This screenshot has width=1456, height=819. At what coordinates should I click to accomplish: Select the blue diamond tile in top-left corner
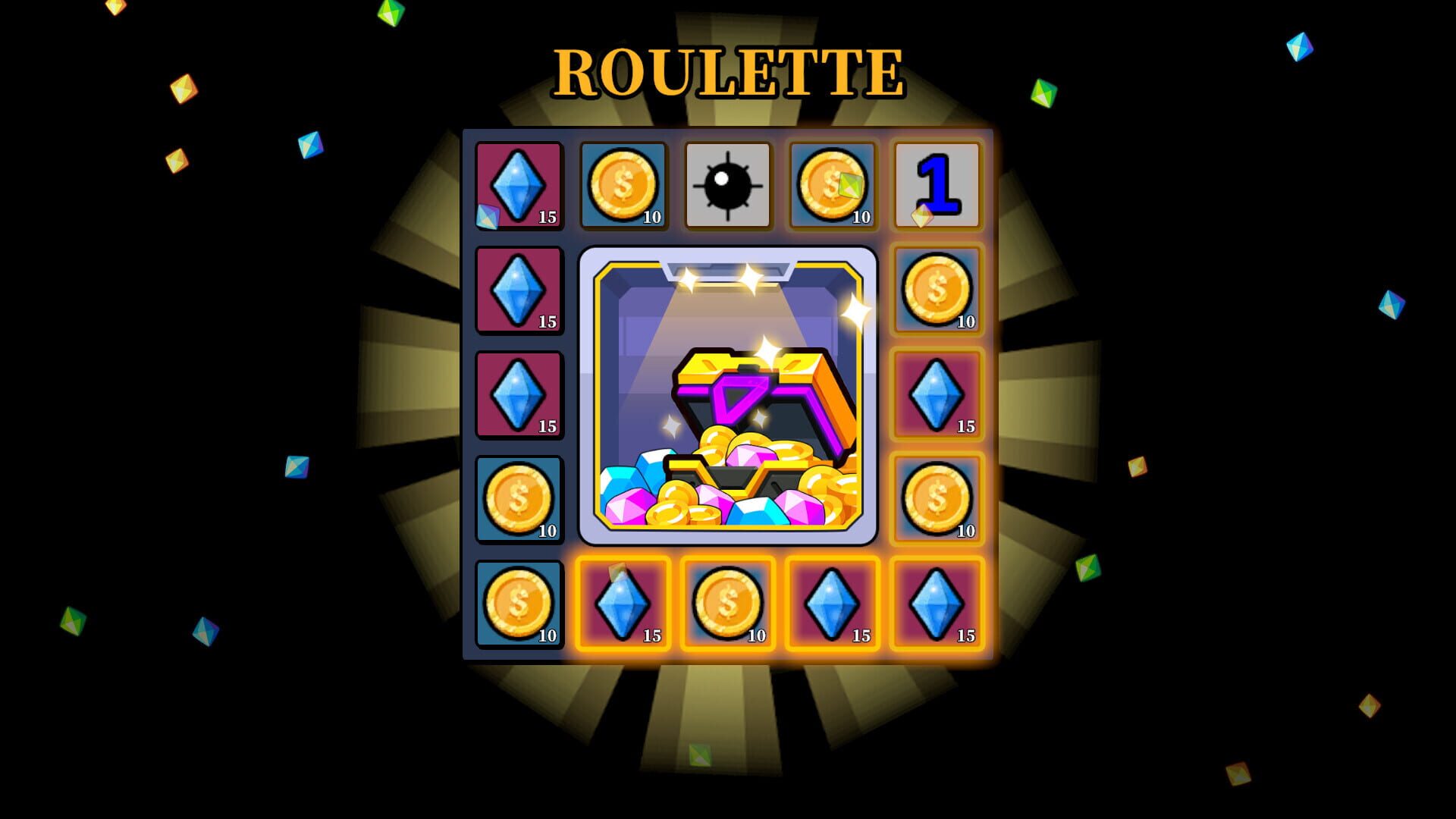click(x=519, y=184)
